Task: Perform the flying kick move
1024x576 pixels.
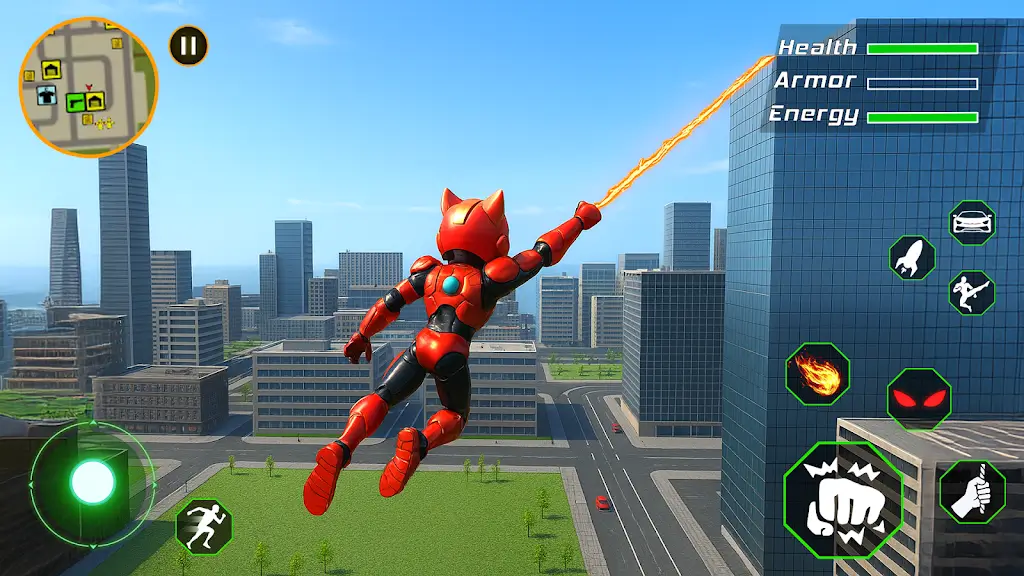Action: tap(971, 293)
